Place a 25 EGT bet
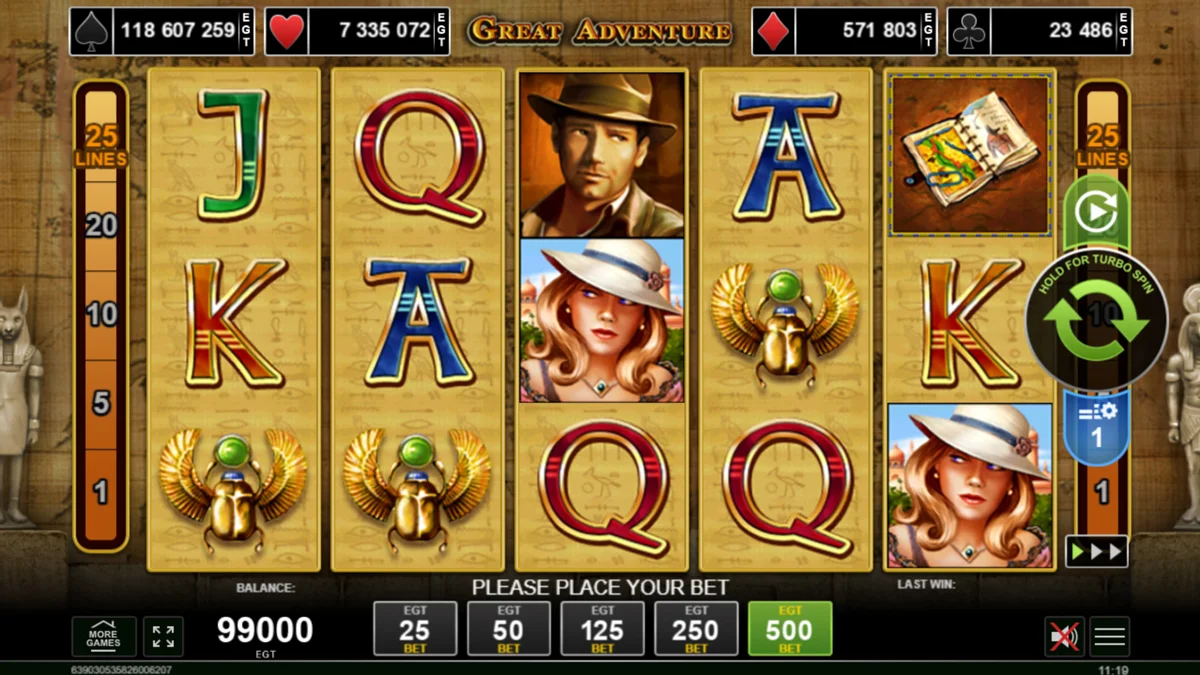Viewport: 1200px width, 675px height. [x=415, y=629]
